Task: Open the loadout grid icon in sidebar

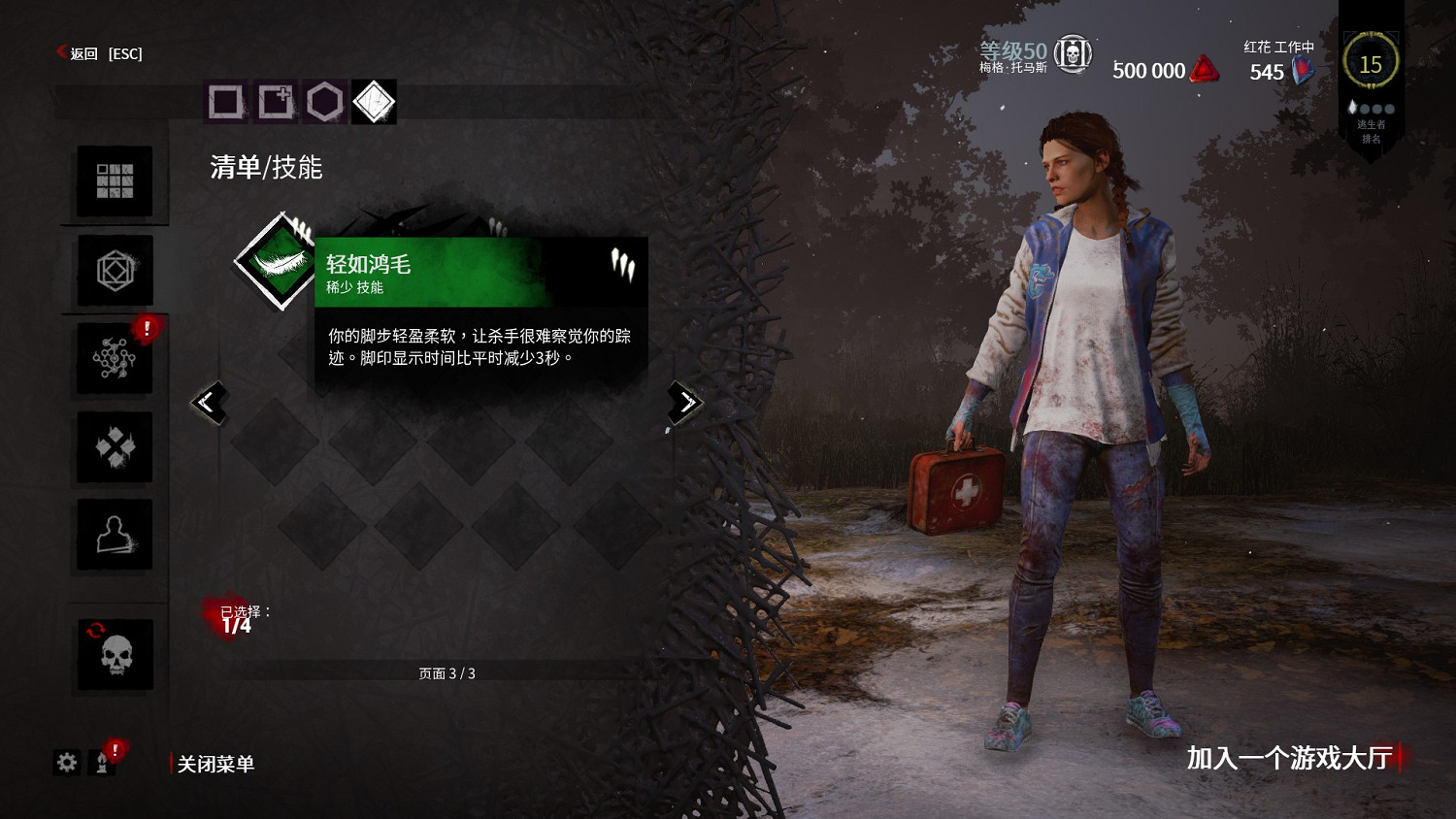Action: 115,181
